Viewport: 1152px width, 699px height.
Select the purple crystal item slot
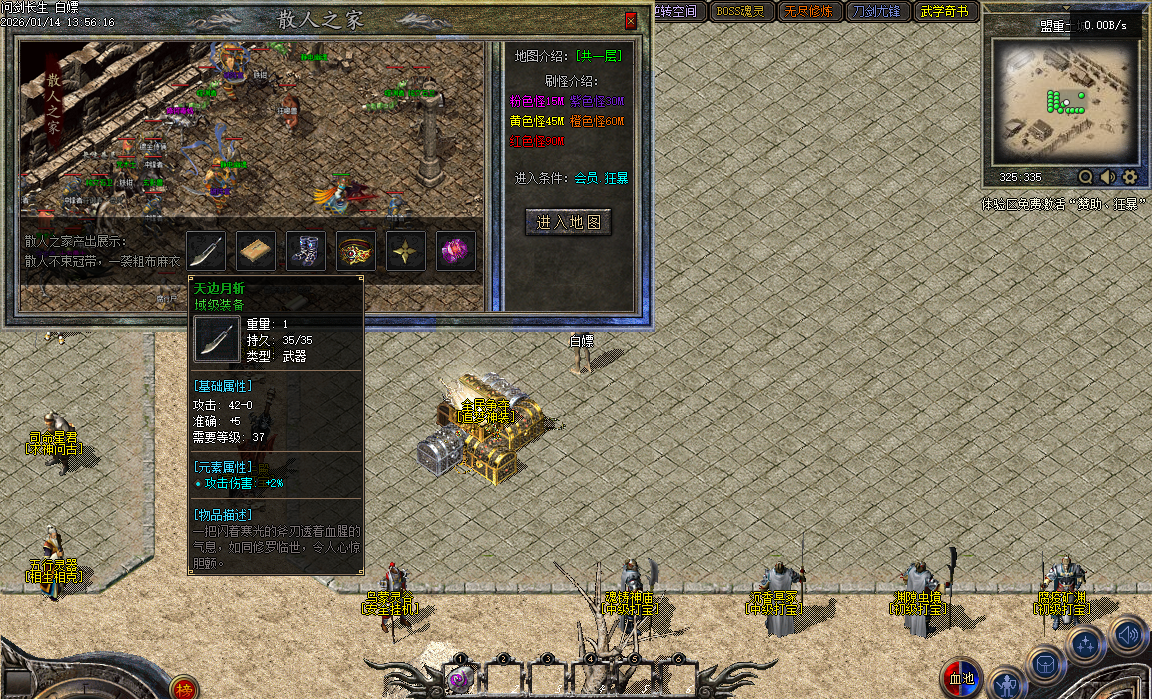455,251
